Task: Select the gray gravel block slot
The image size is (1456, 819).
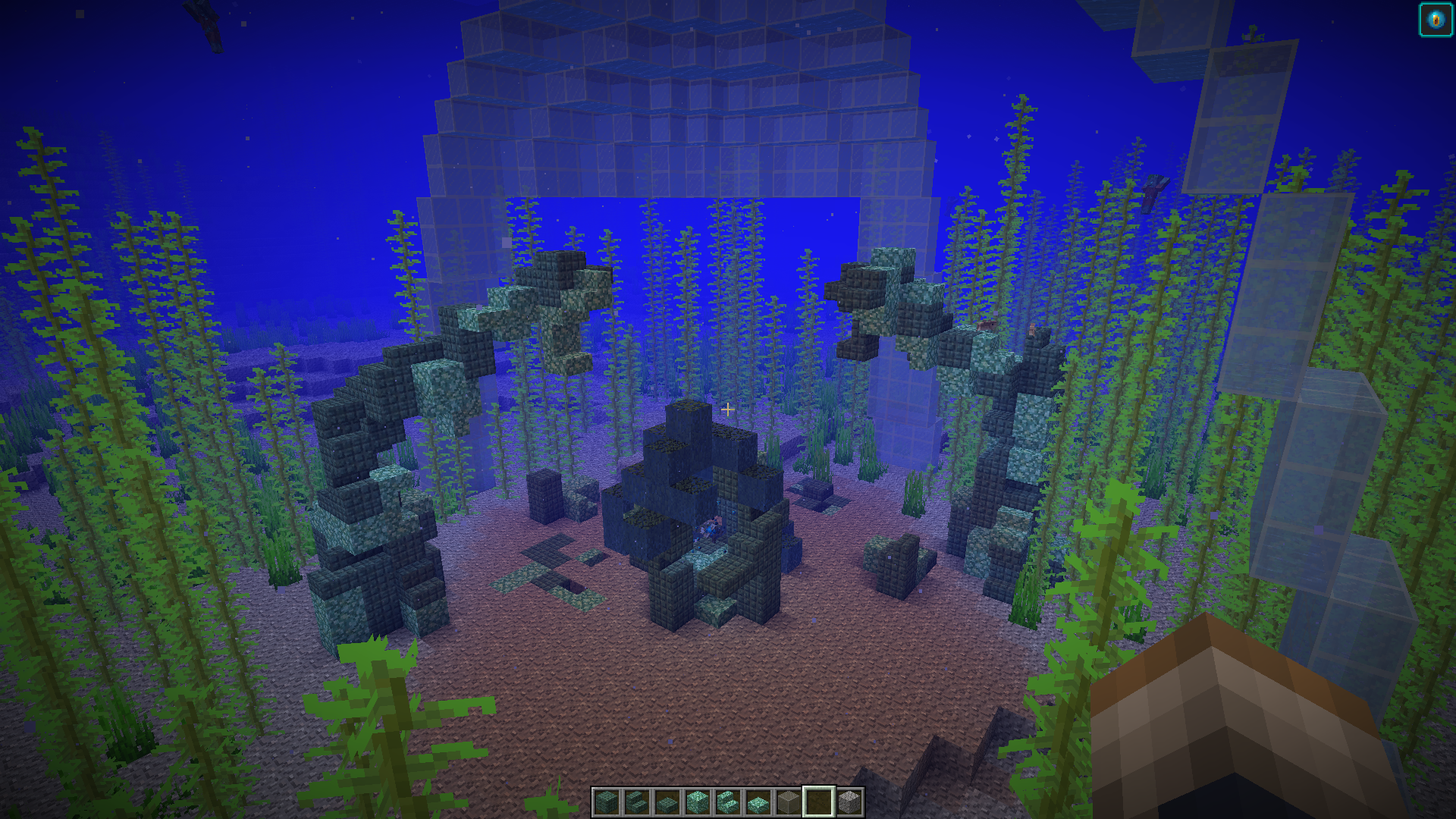Action: point(849,802)
